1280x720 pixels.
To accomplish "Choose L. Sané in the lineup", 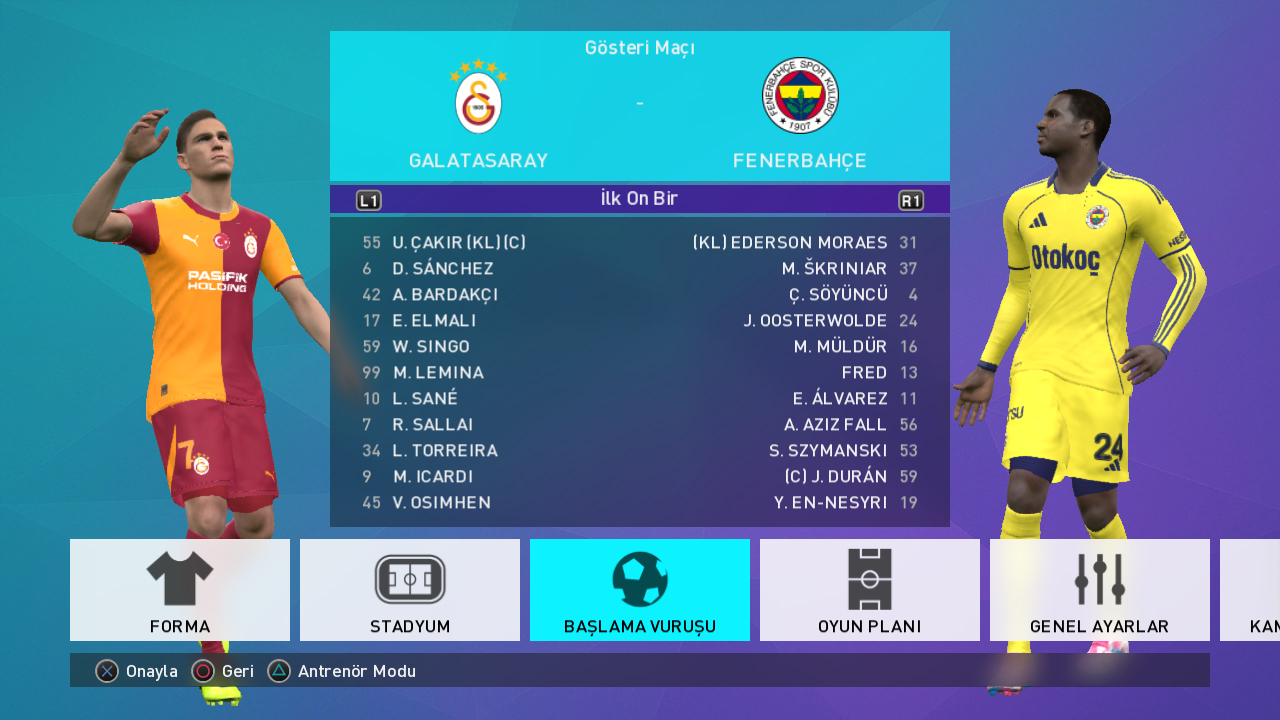I will pyautogui.click(x=425, y=399).
